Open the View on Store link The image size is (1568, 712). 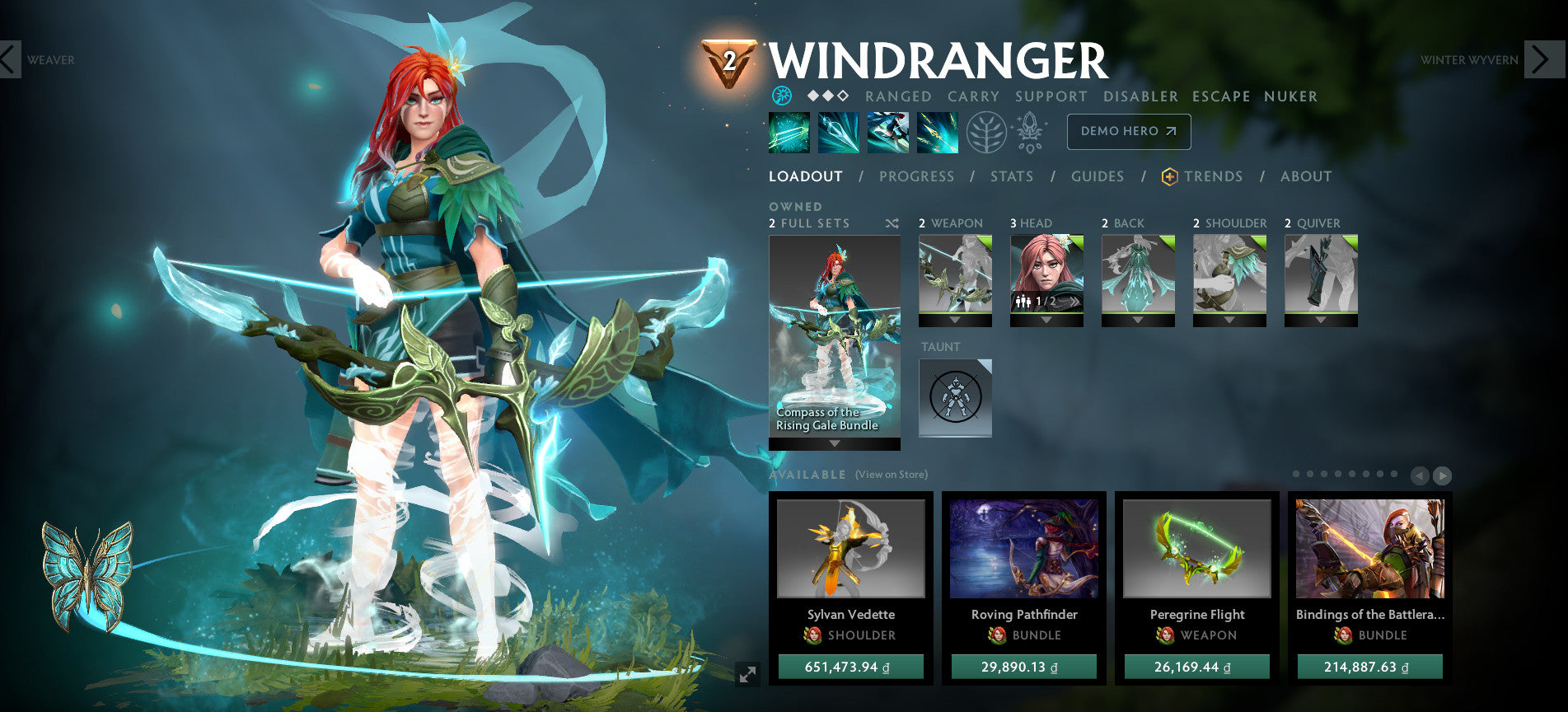[892, 475]
